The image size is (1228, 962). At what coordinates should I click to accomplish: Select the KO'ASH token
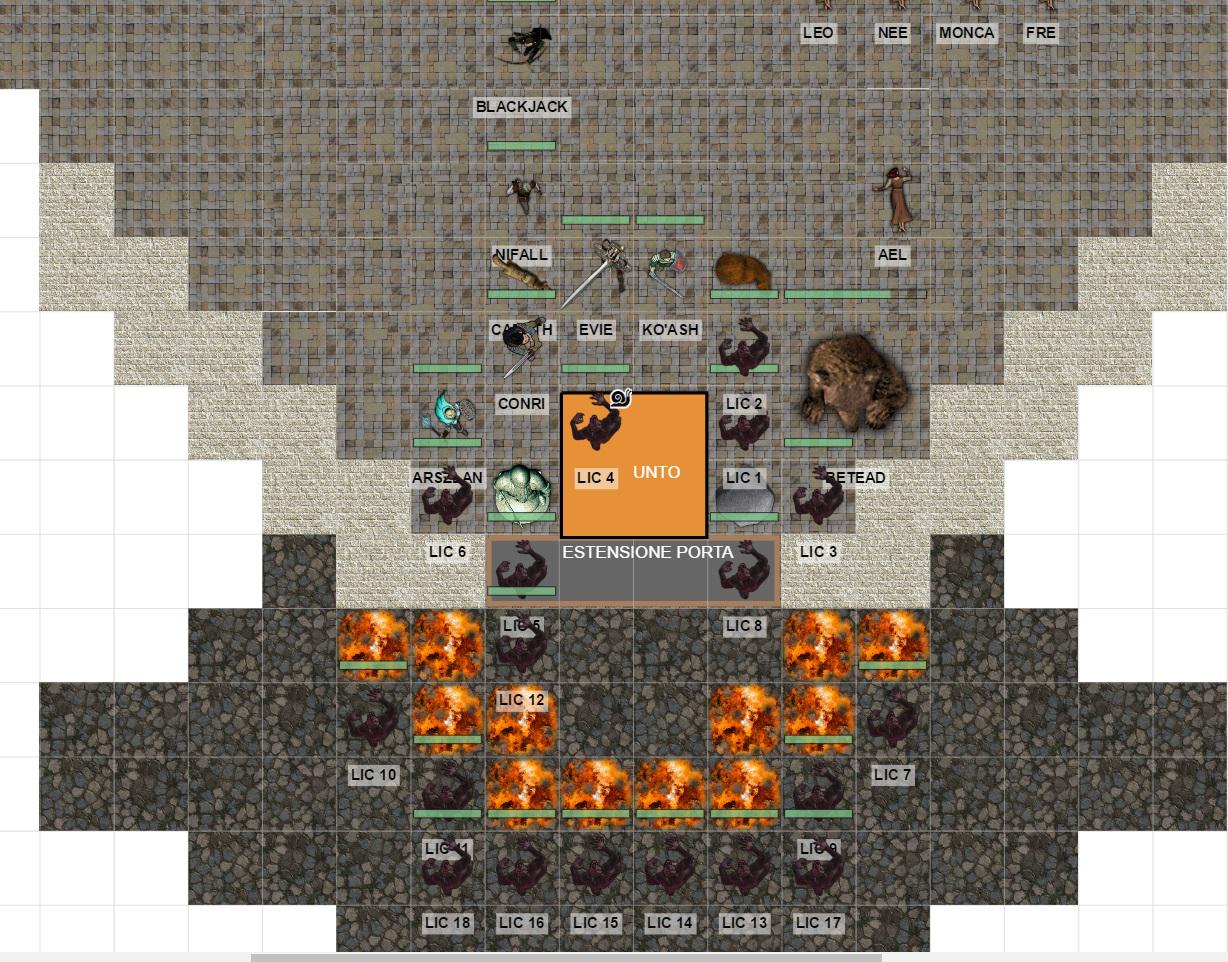(x=668, y=271)
